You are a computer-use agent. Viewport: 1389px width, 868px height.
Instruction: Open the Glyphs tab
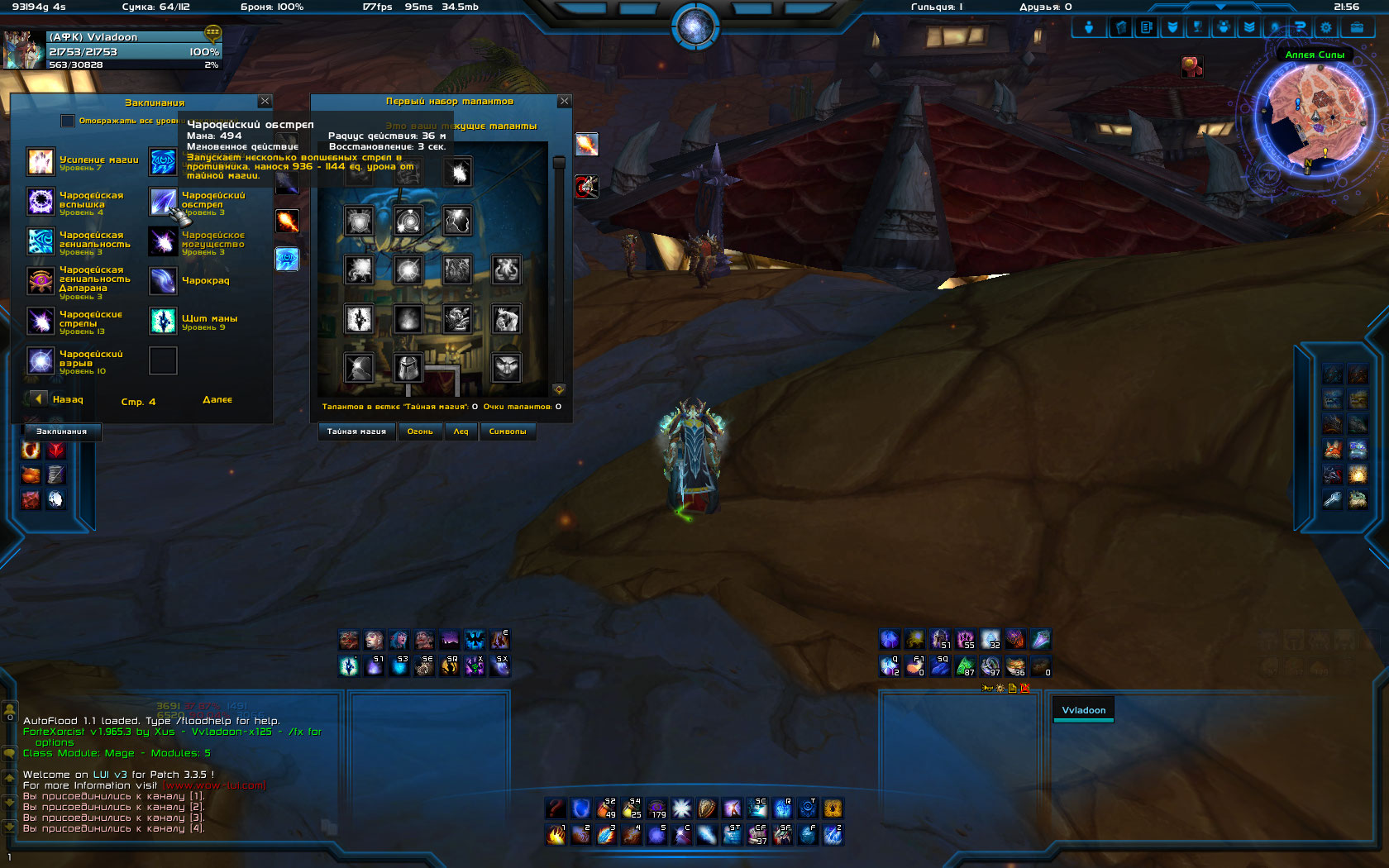tap(508, 432)
